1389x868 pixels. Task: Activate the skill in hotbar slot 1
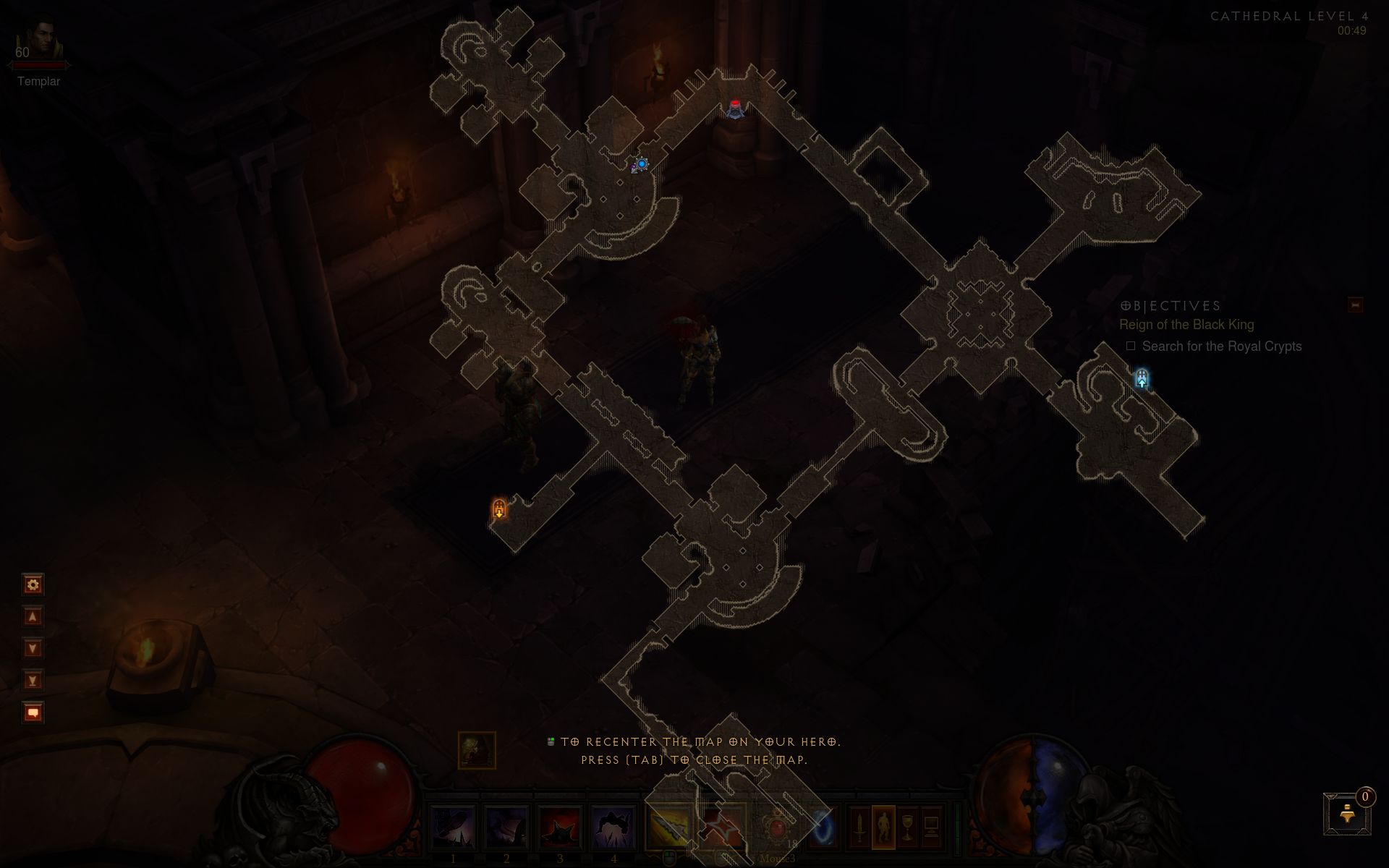click(x=454, y=827)
